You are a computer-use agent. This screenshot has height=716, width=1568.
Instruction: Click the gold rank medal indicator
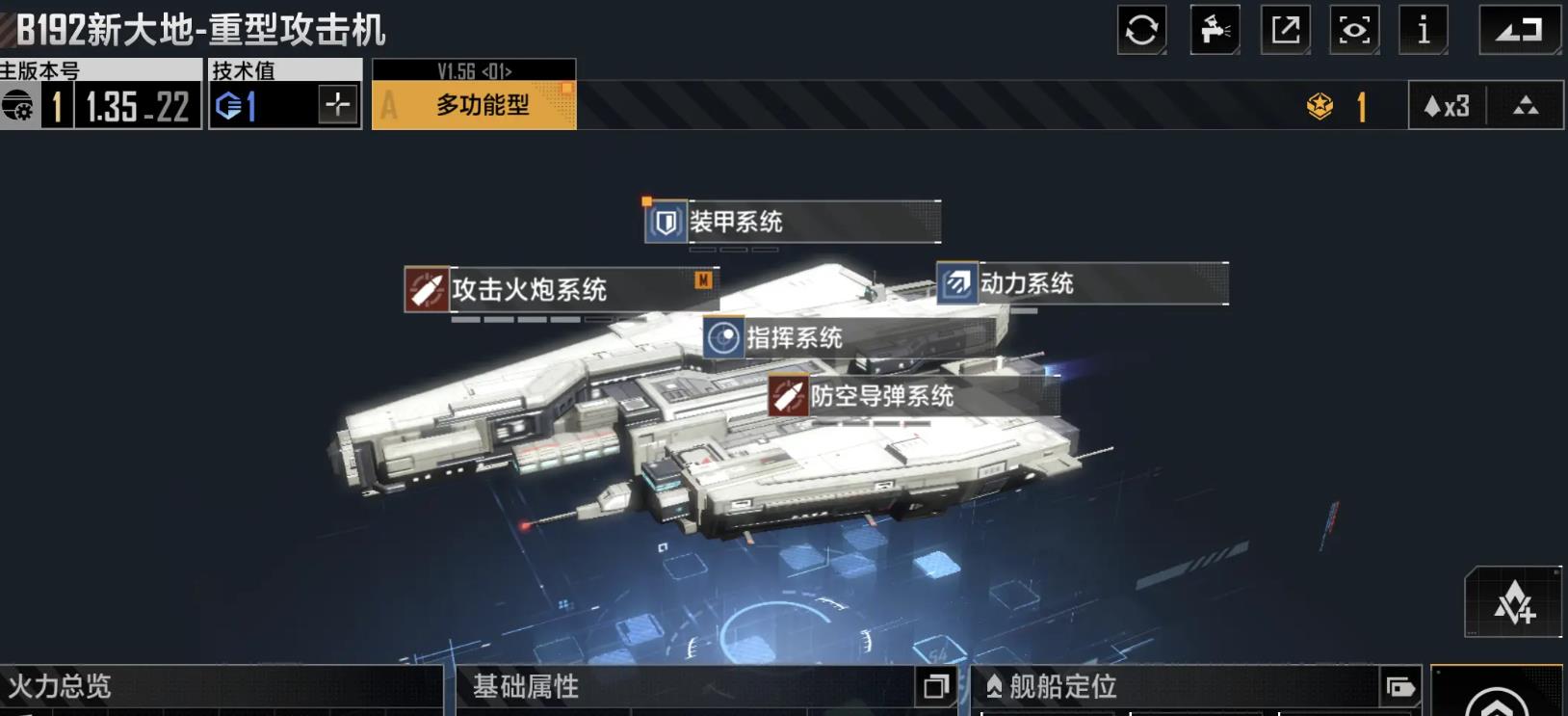click(1321, 106)
